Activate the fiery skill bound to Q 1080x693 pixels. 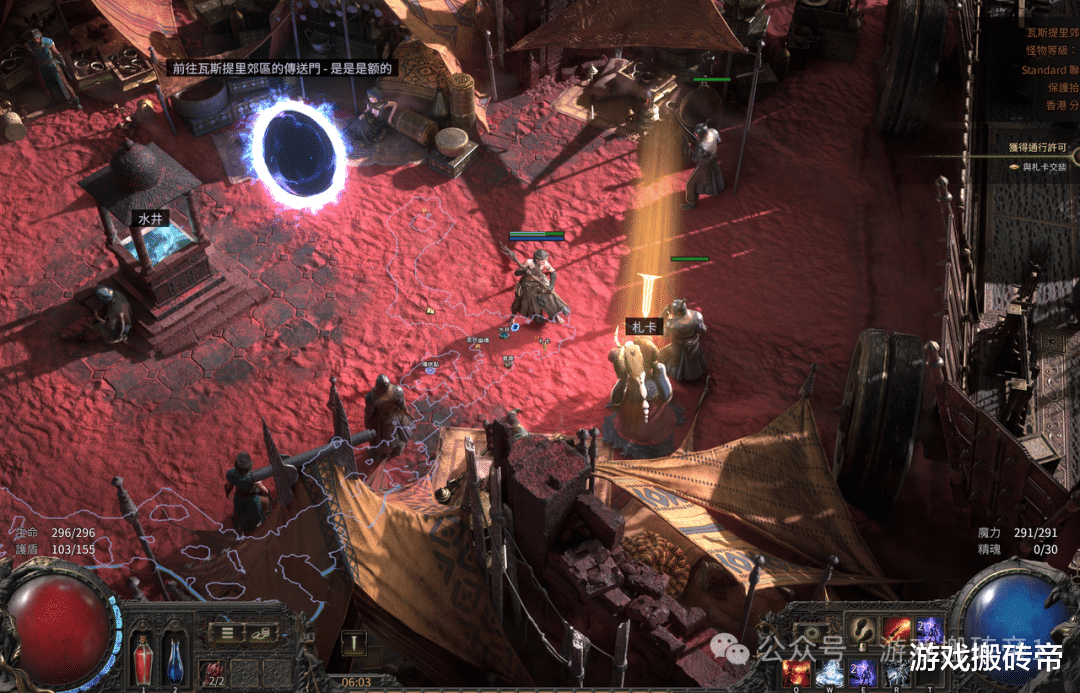[x=797, y=672]
